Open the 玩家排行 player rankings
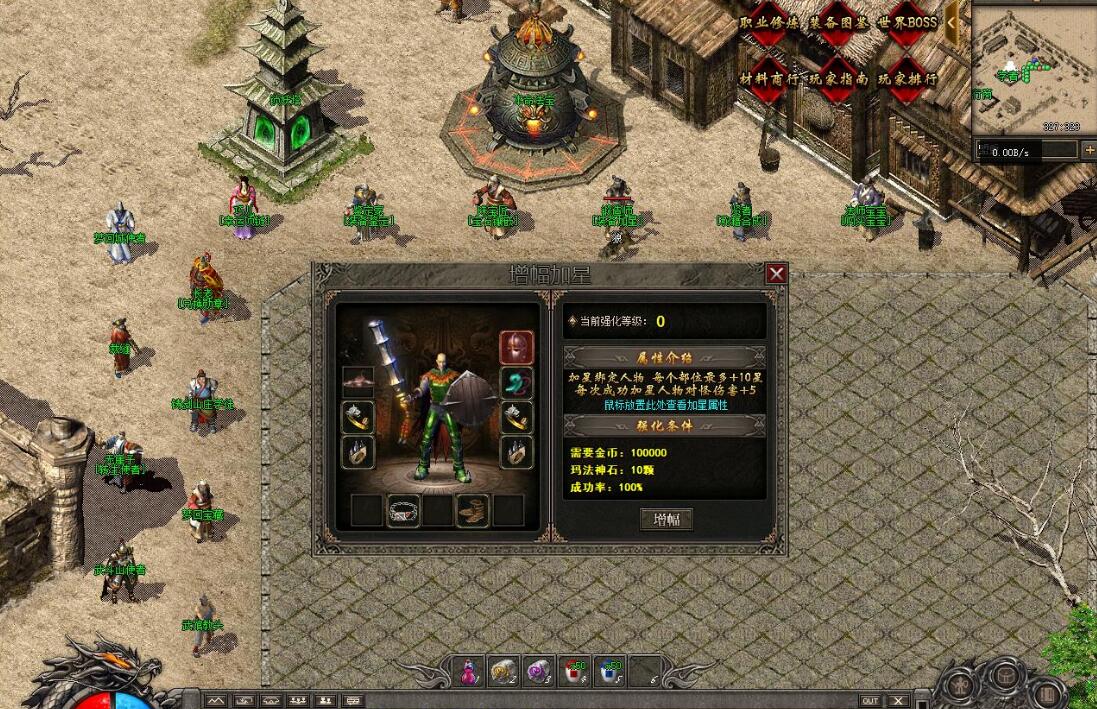This screenshot has height=709, width=1097. click(x=907, y=79)
